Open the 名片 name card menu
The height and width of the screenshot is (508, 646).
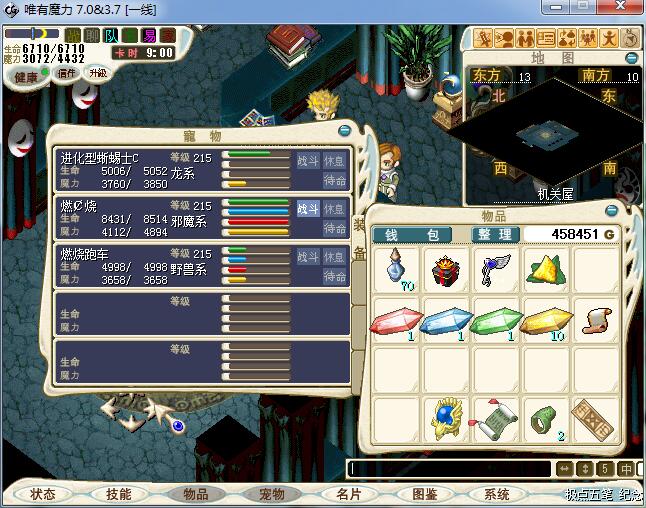[348, 494]
